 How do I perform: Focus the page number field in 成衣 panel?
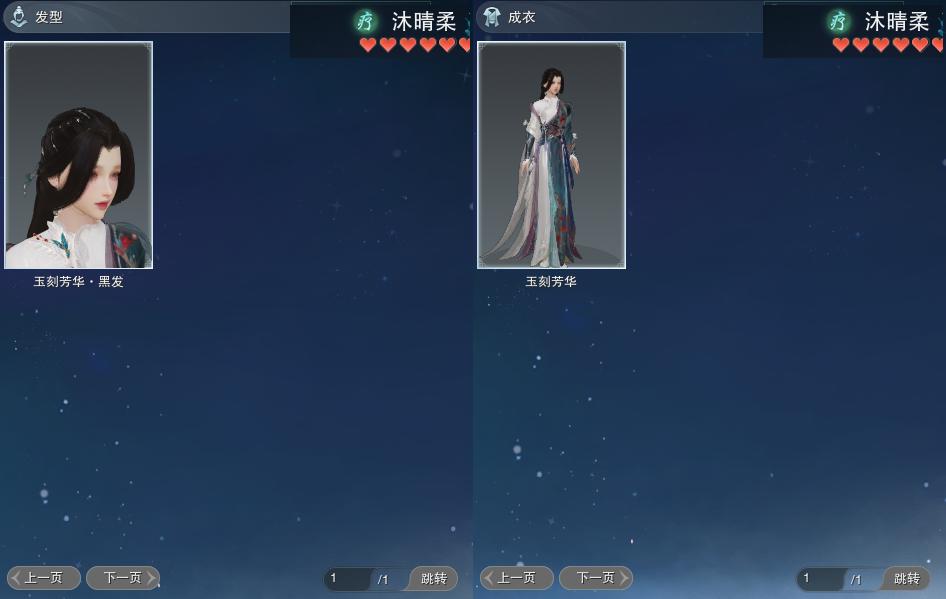coord(821,579)
